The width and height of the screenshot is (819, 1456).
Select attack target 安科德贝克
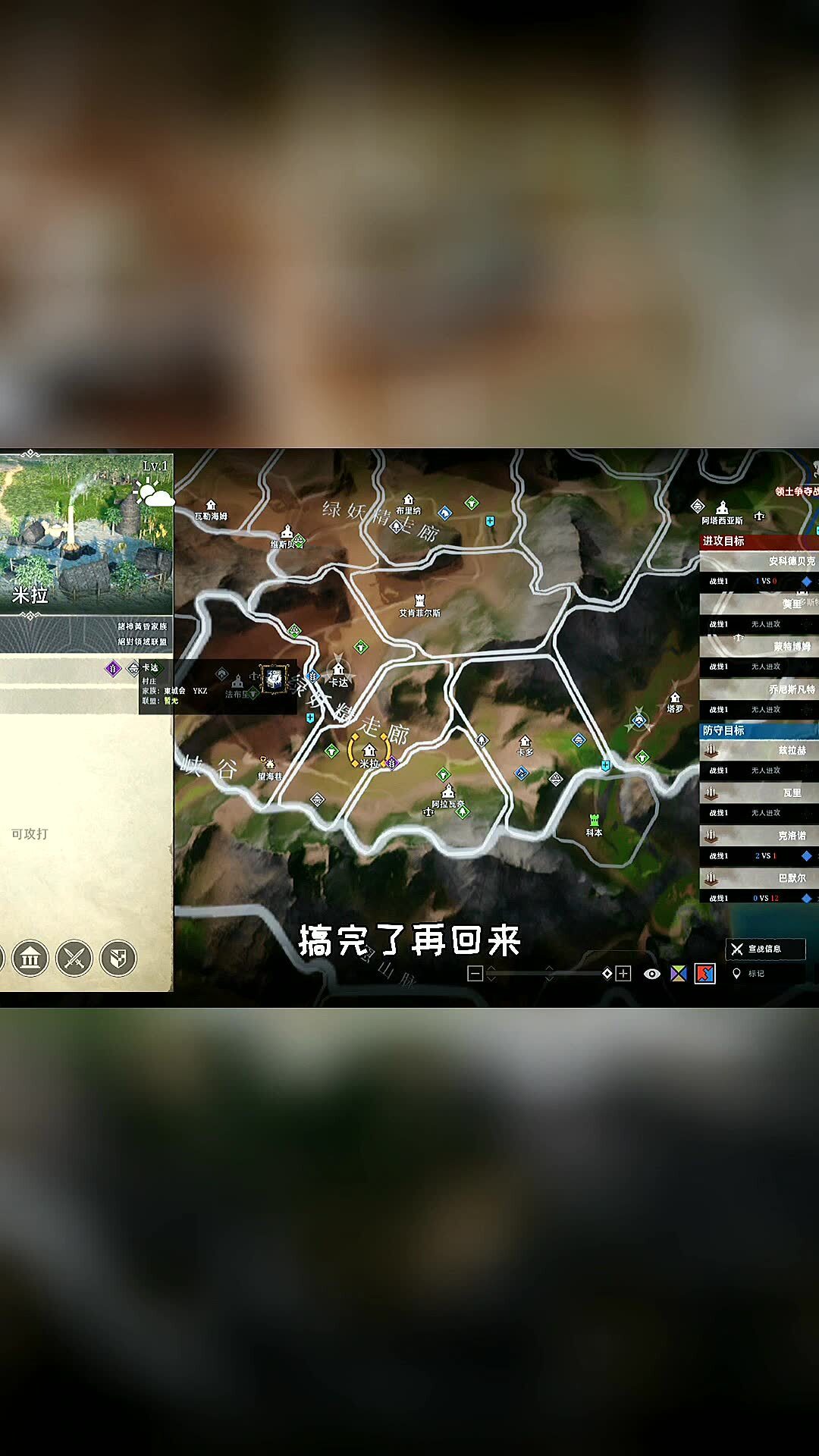pyautogui.click(x=758, y=562)
